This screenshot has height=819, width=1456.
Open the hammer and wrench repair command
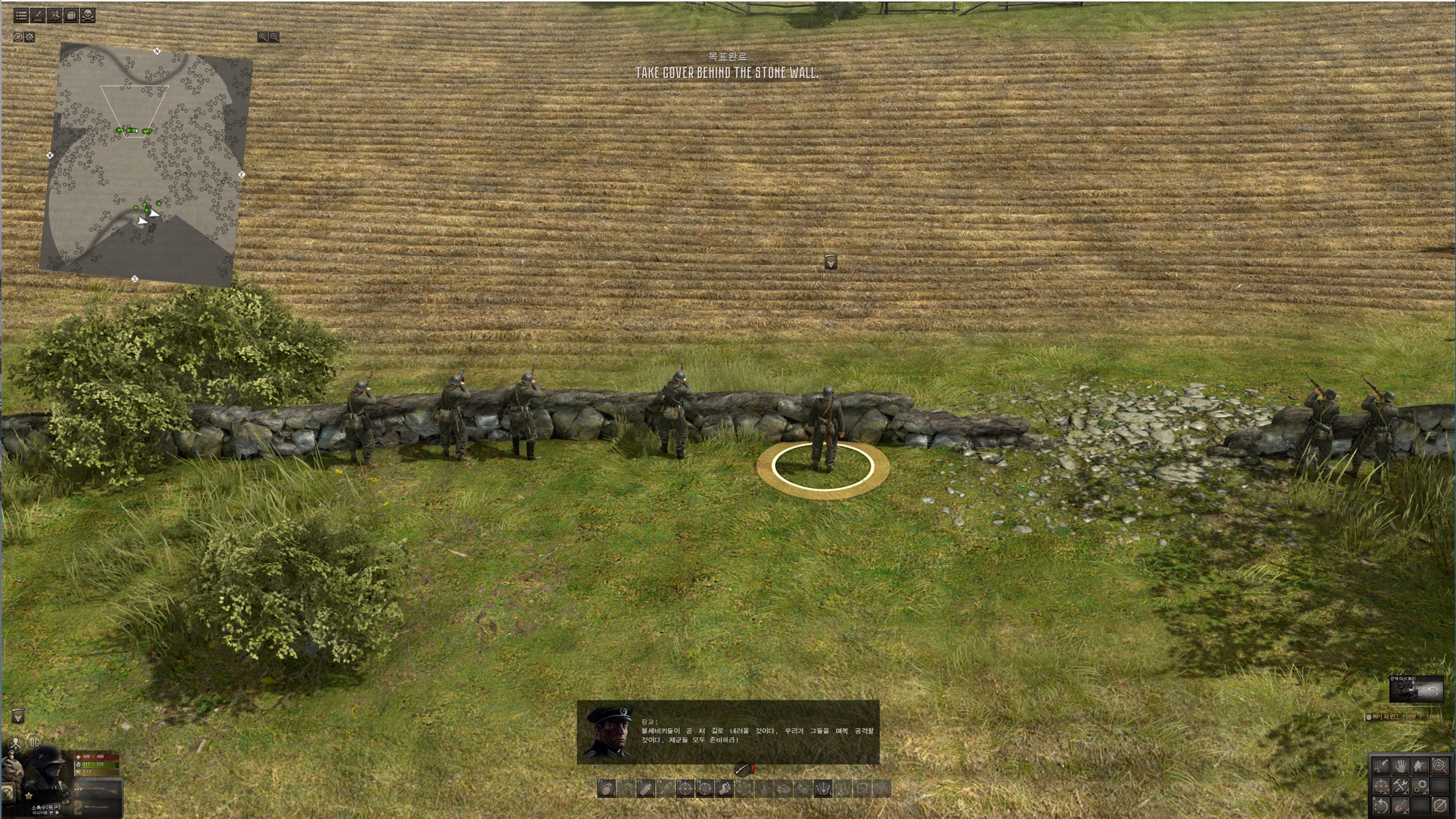click(1400, 786)
